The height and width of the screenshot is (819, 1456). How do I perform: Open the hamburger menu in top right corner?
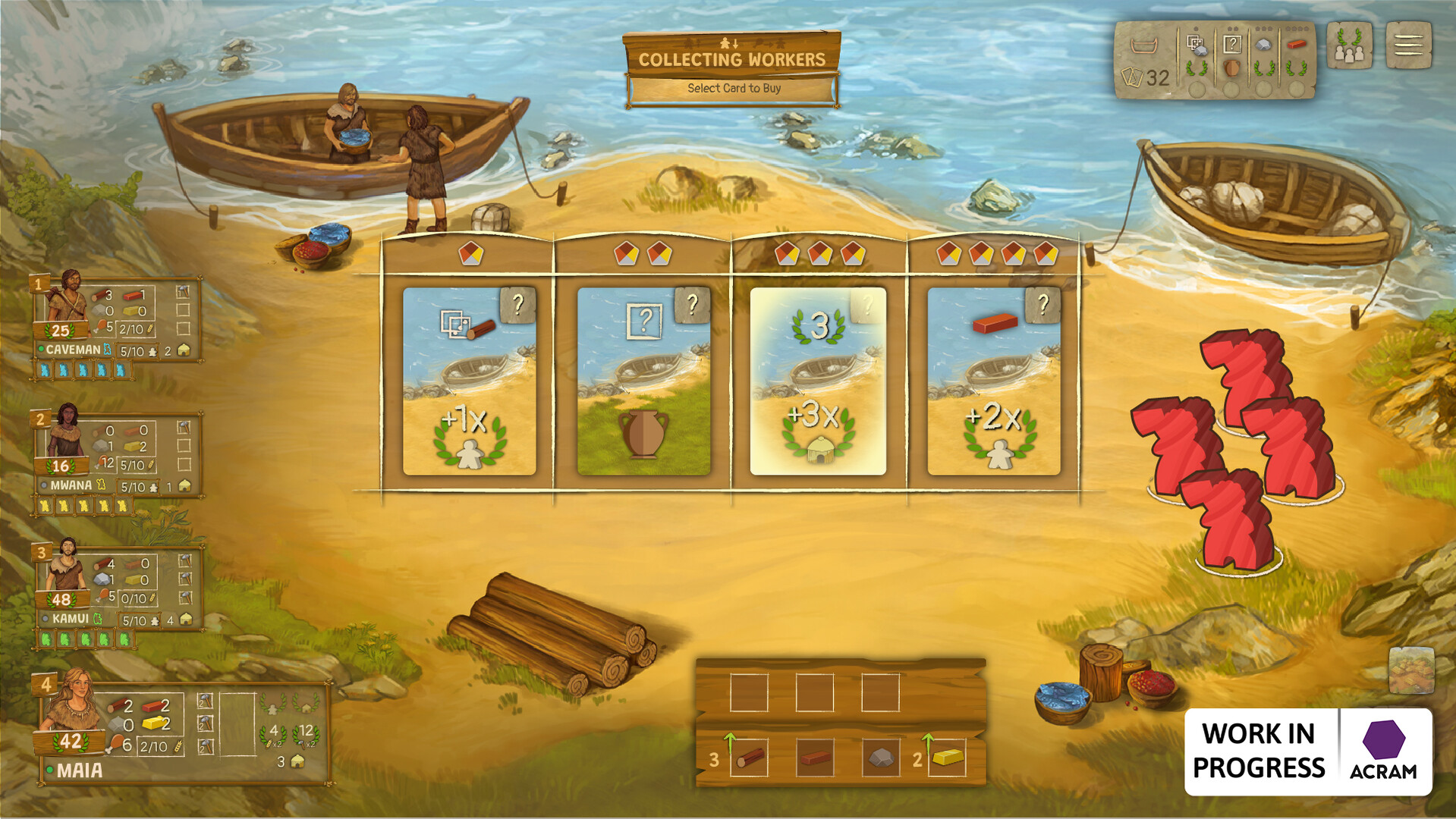[1407, 44]
